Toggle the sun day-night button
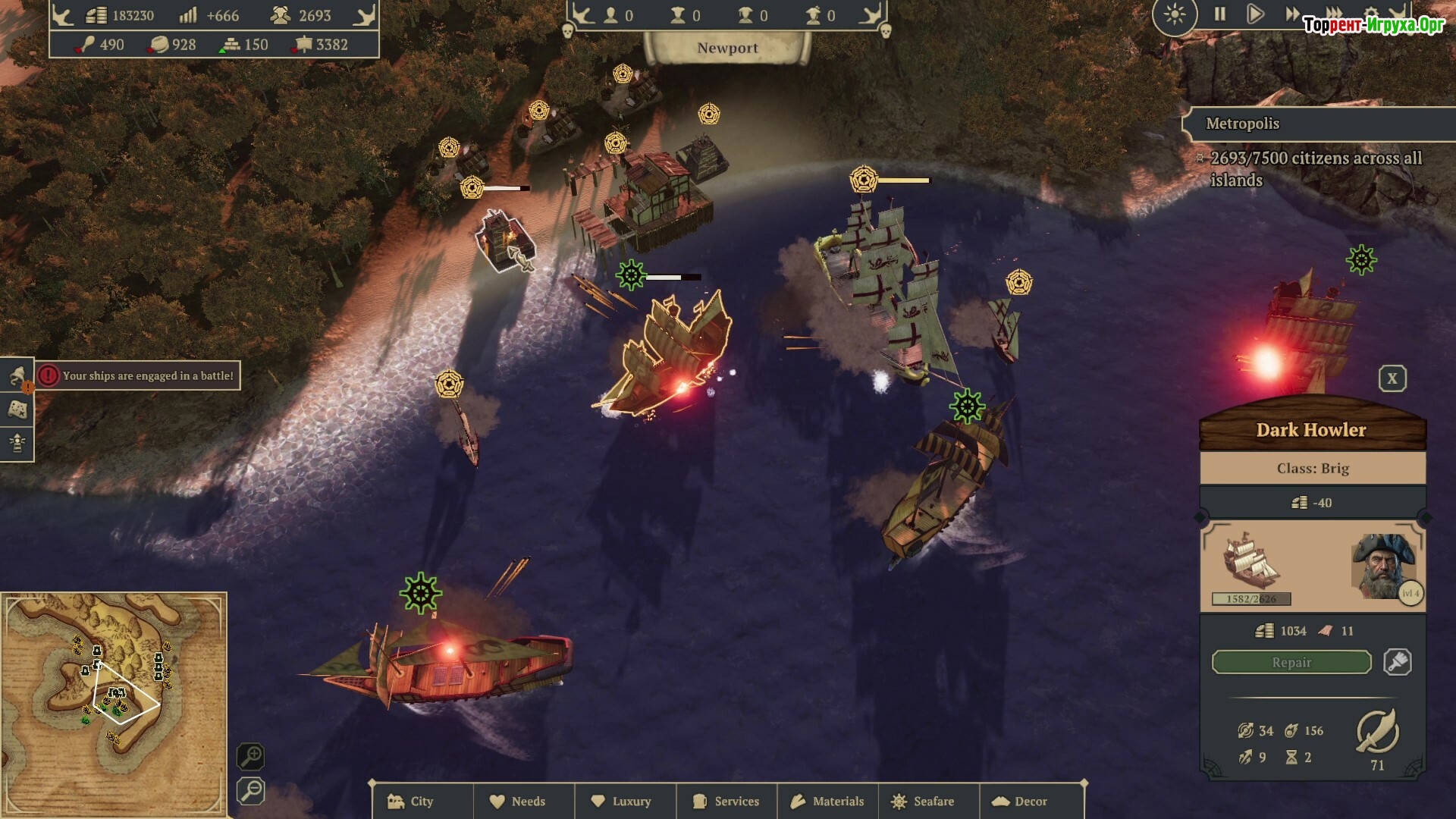Image resolution: width=1456 pixels, height=819 pixels. (x=1174, y=14)
